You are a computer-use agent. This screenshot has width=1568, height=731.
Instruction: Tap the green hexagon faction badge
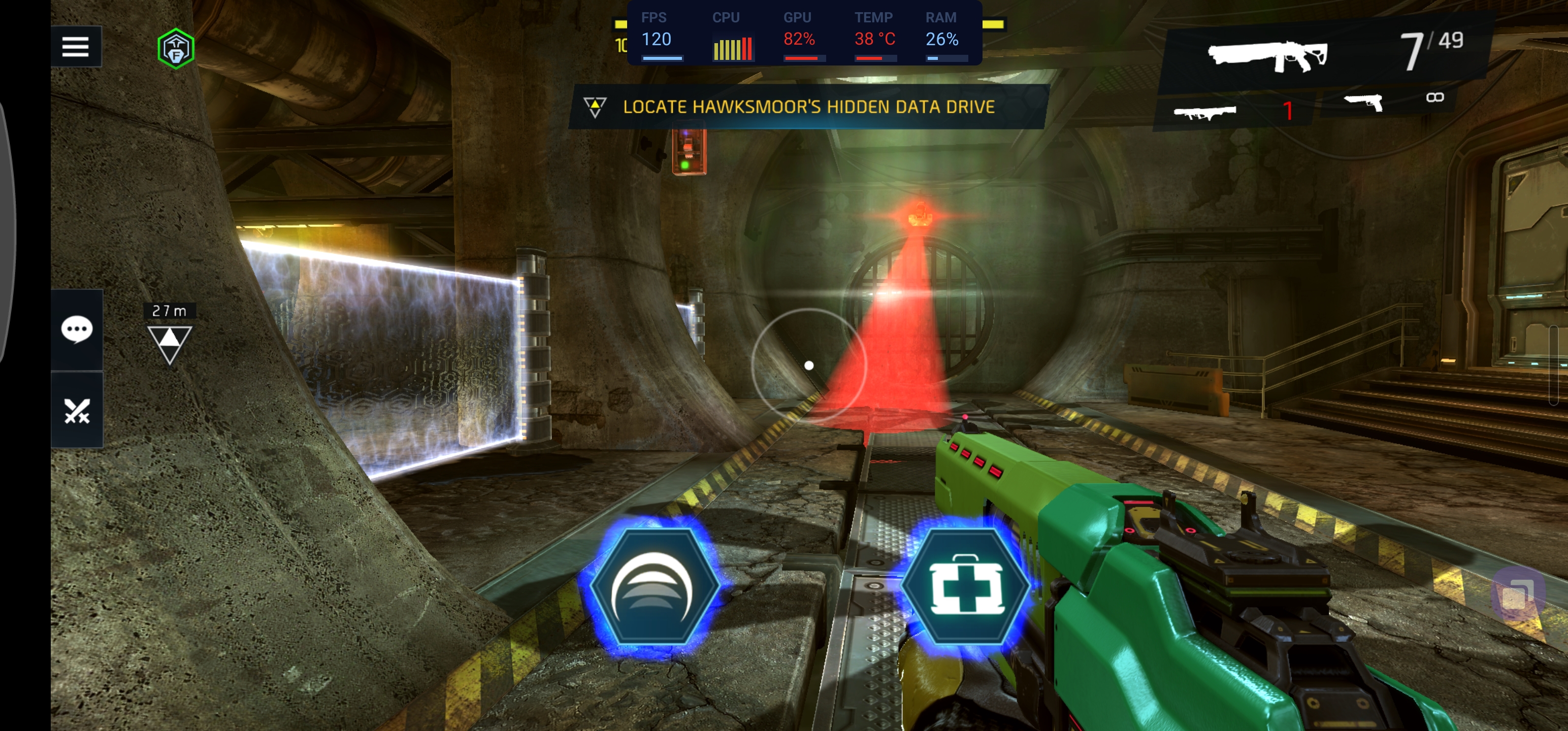[x=175, y=49]
